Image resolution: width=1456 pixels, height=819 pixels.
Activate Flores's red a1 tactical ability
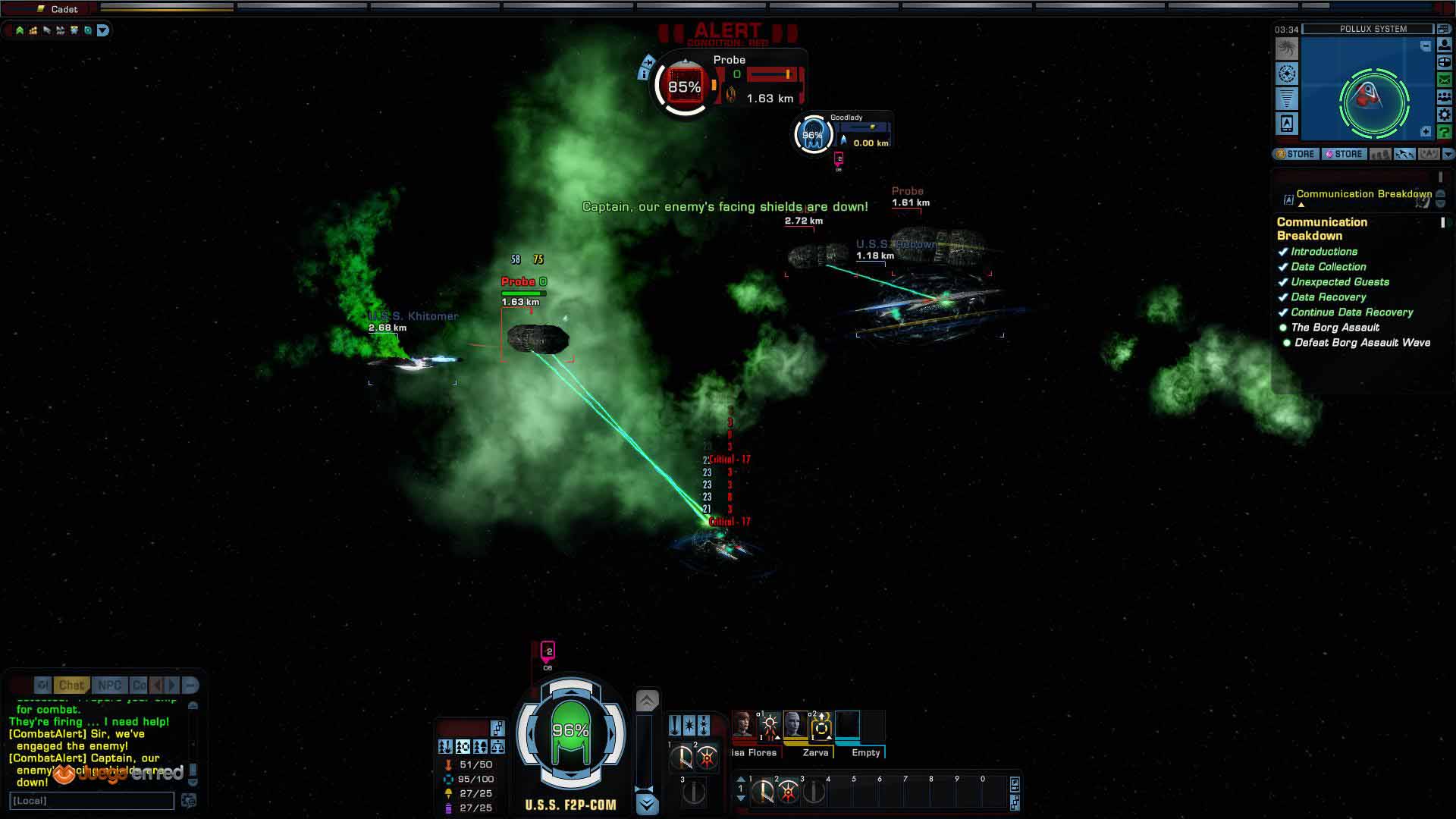click(x=770, y=726)
